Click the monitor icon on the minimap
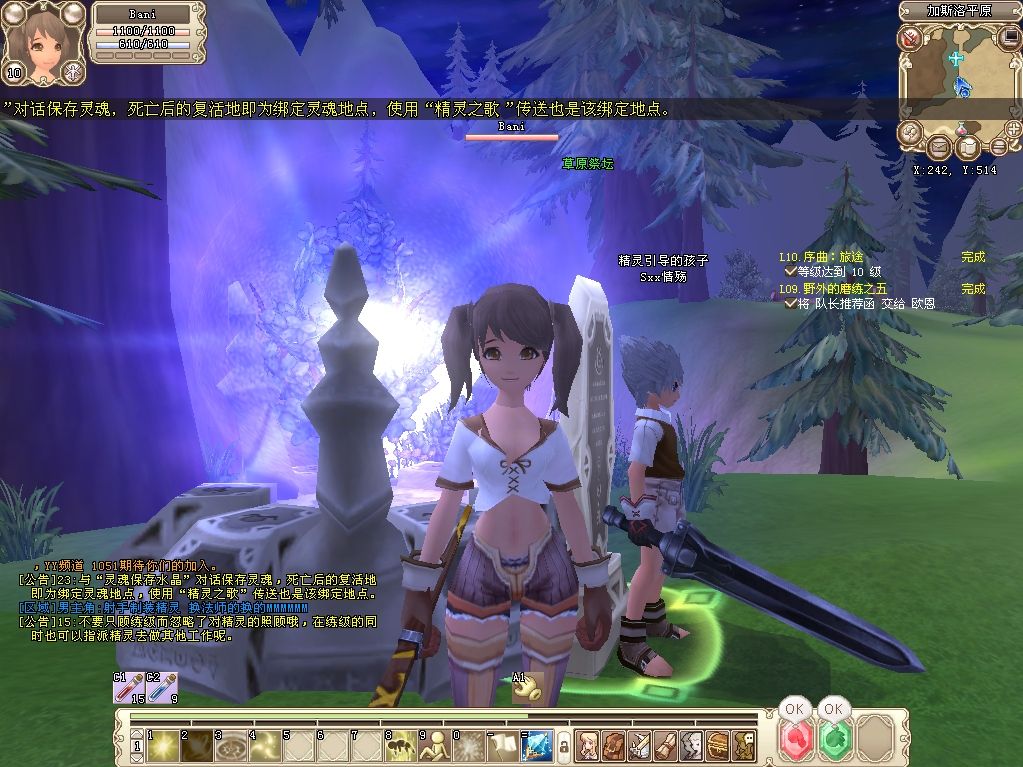Screen dimensions: 1023x767 [x=1009, y=38]
